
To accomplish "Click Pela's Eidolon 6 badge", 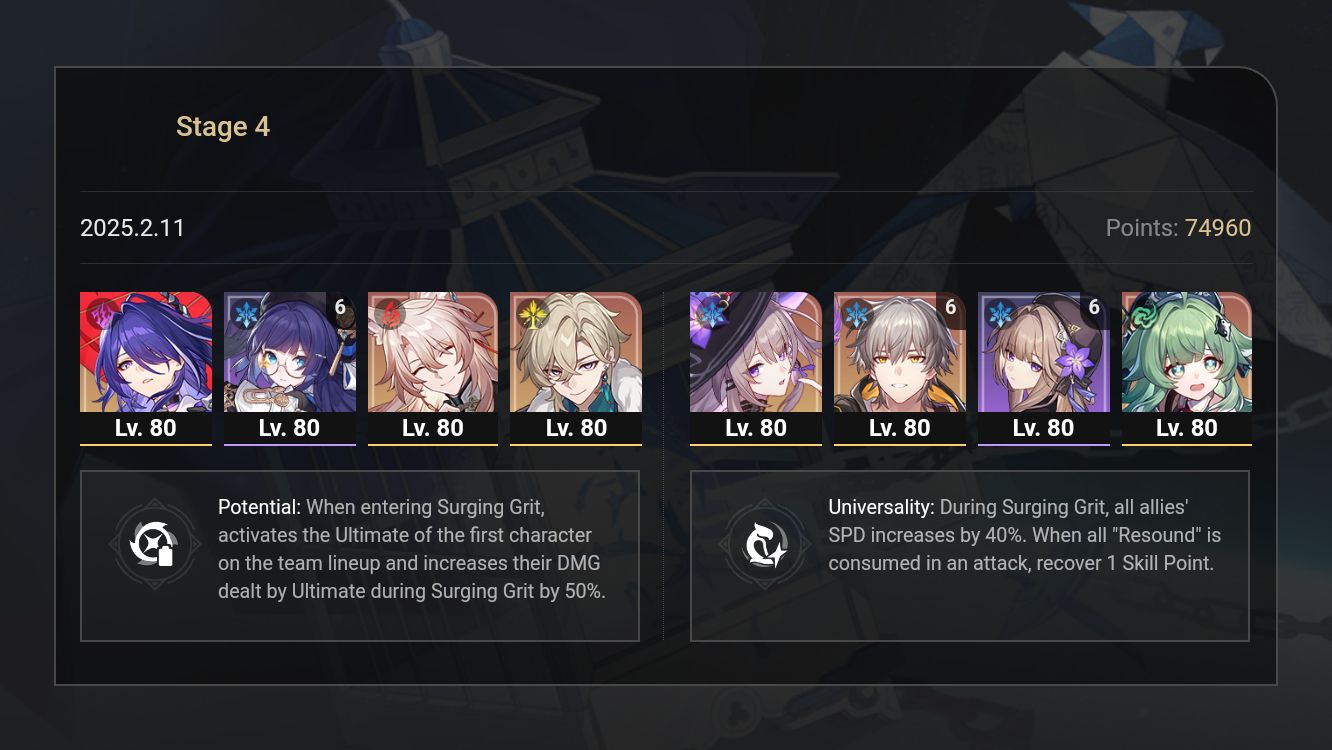I will pyautogui.click(x=339, y=308).
